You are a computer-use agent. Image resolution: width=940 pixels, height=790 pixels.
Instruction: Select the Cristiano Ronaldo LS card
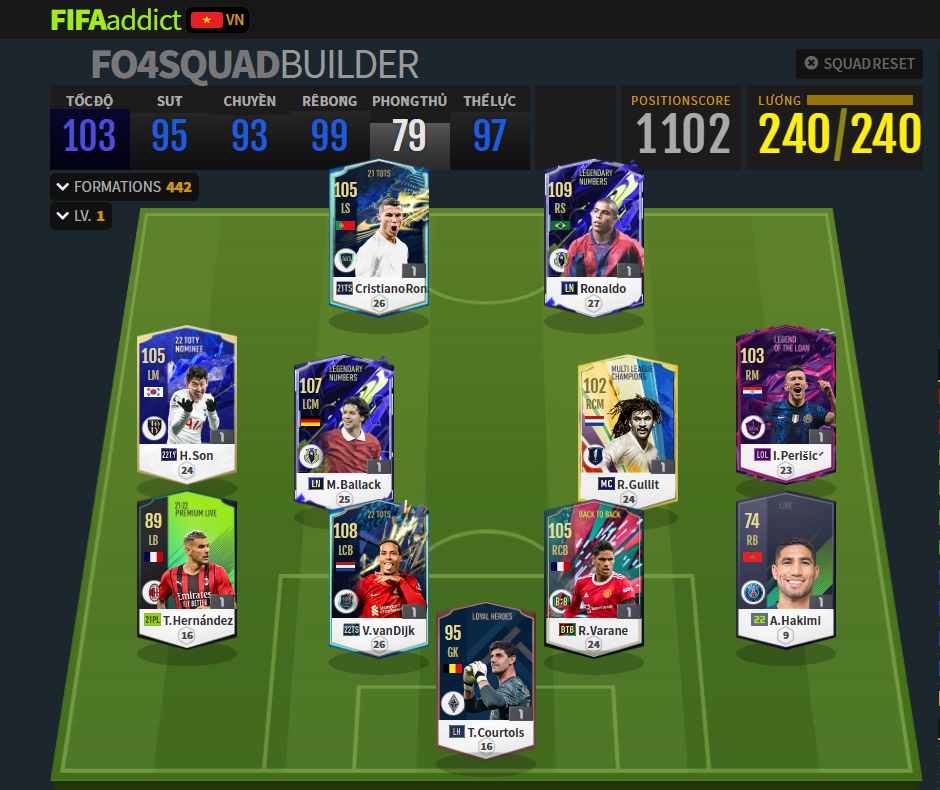[379, 235]
